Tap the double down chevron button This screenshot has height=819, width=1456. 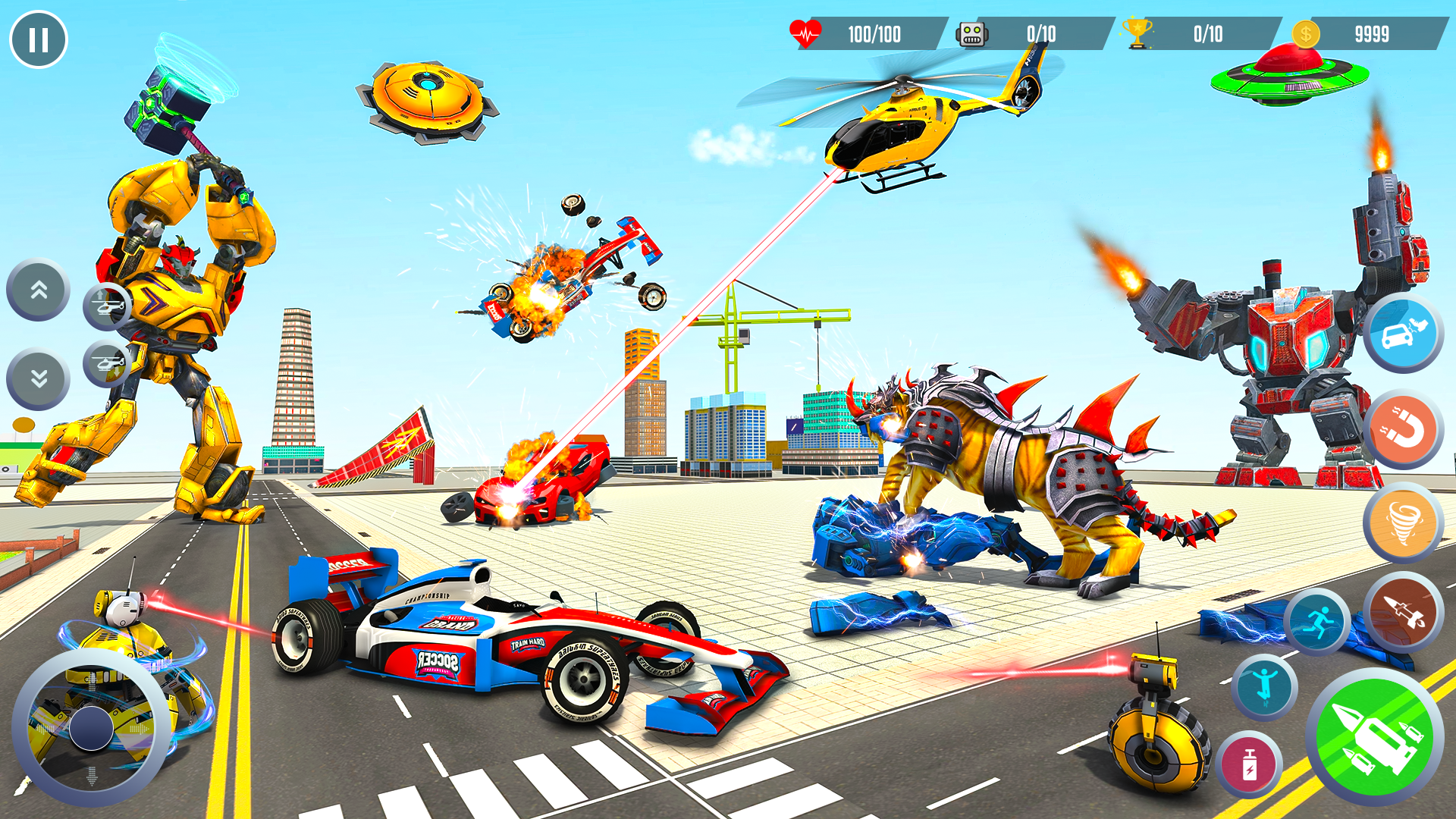point(39,378)
